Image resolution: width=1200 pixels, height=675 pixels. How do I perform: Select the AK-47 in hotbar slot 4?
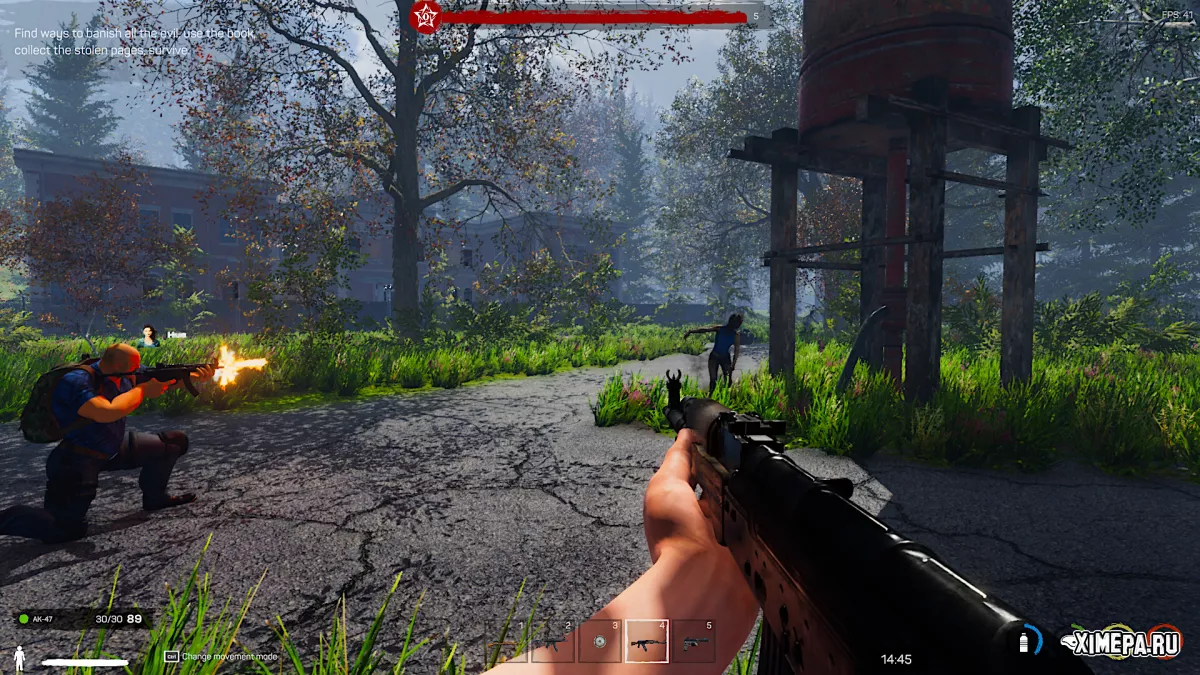point(647,641)
